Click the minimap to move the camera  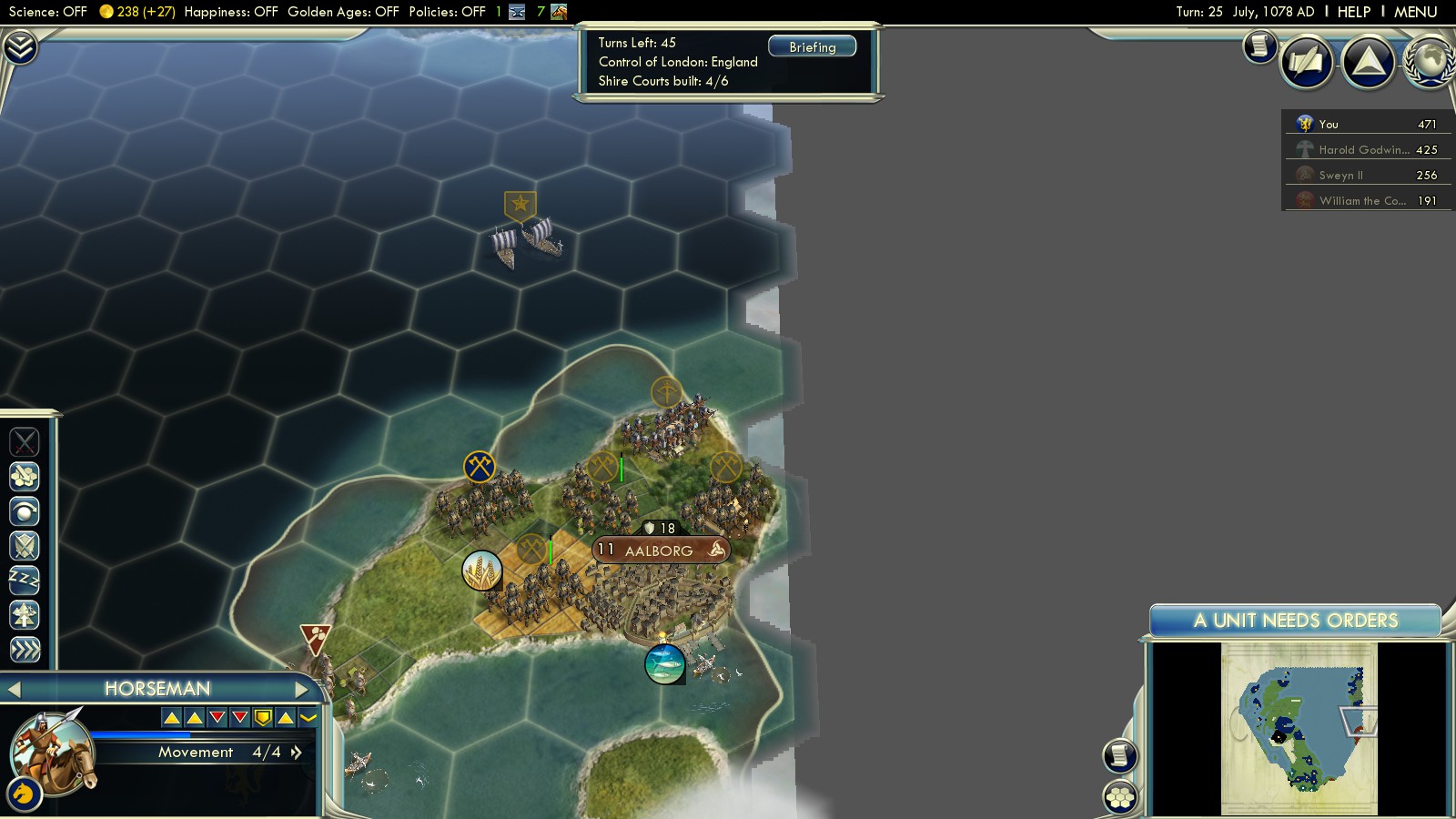(x=1299, y=728)
